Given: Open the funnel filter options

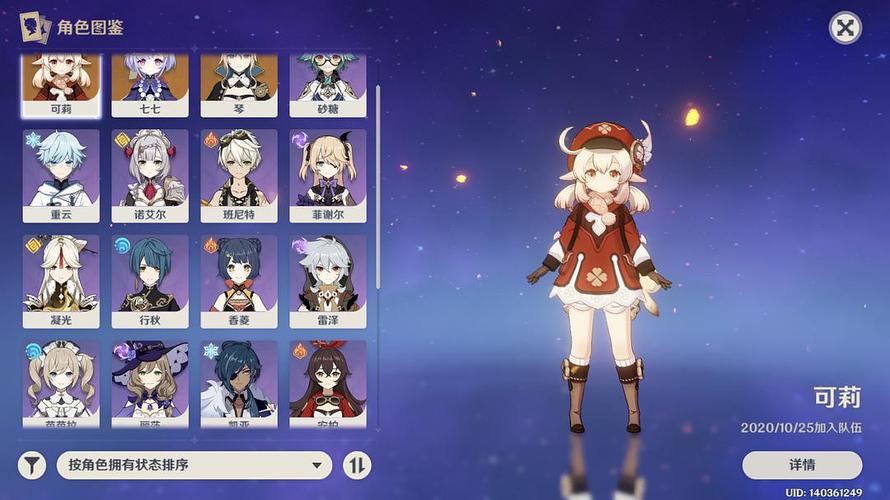Looking at the screenshot, I should pyautogui.click(x=33, y=465).
